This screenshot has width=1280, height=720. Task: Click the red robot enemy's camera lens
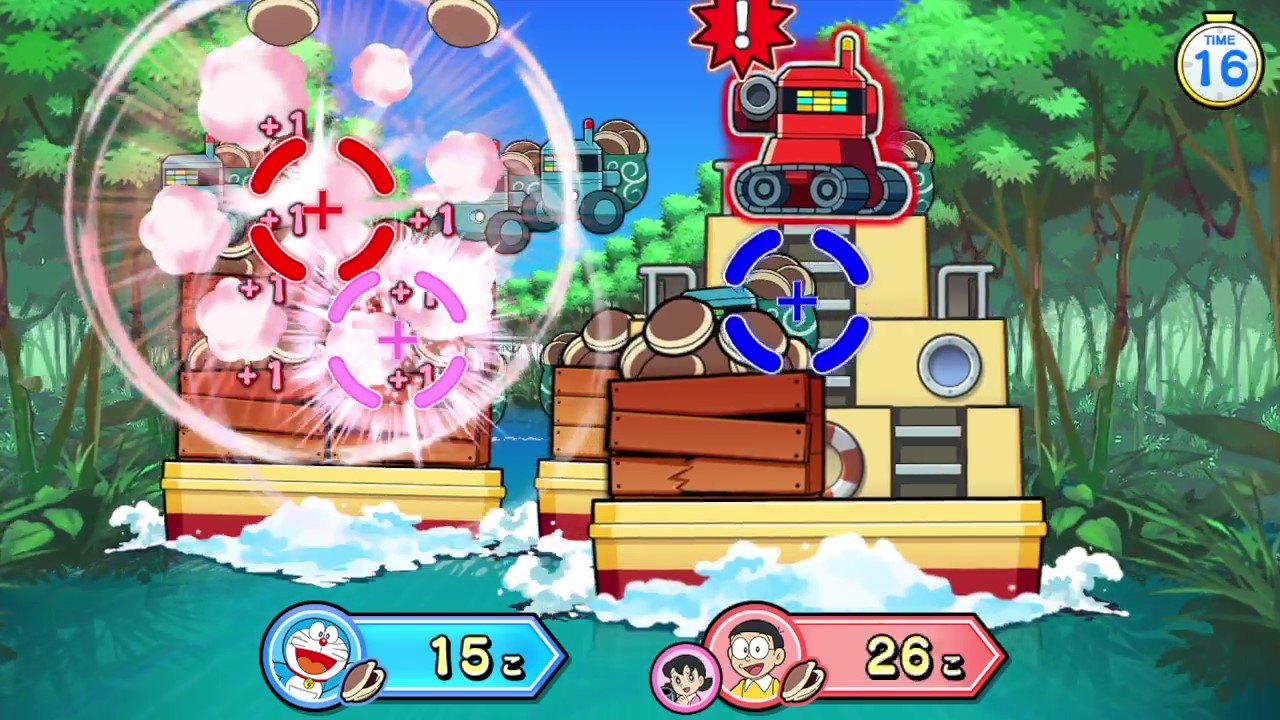click(758, 98)
